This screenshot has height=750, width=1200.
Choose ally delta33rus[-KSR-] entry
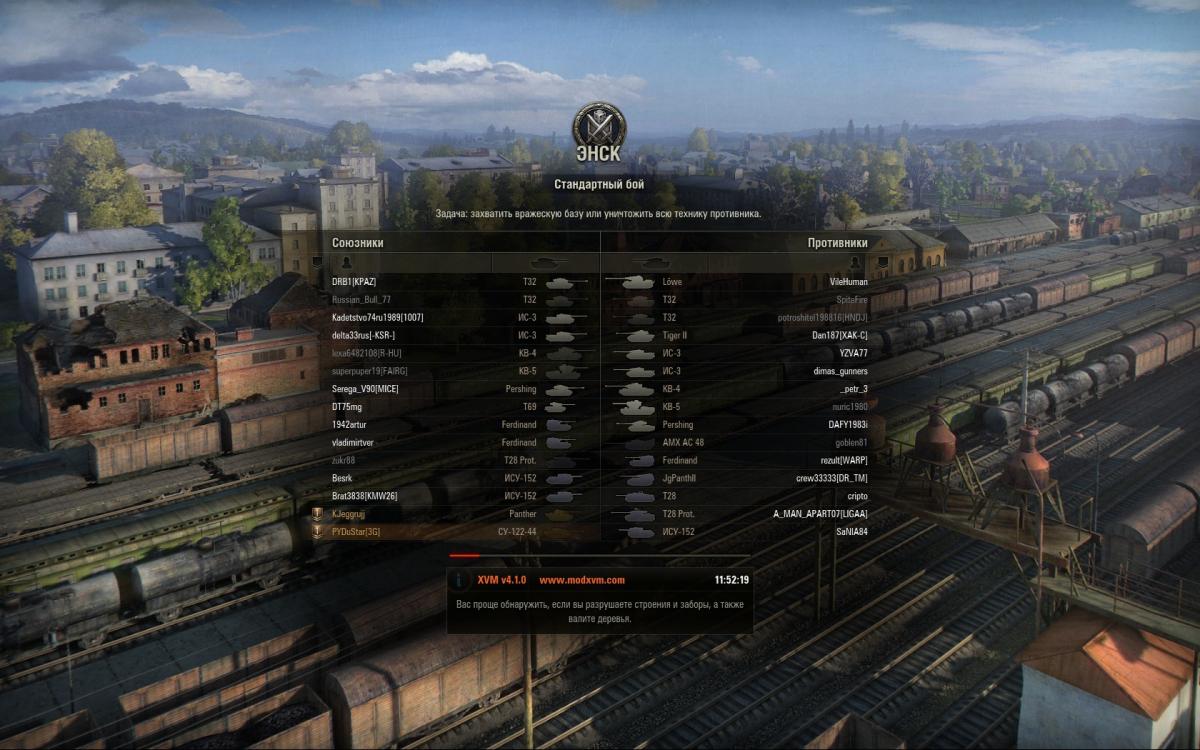pos(364,335)
